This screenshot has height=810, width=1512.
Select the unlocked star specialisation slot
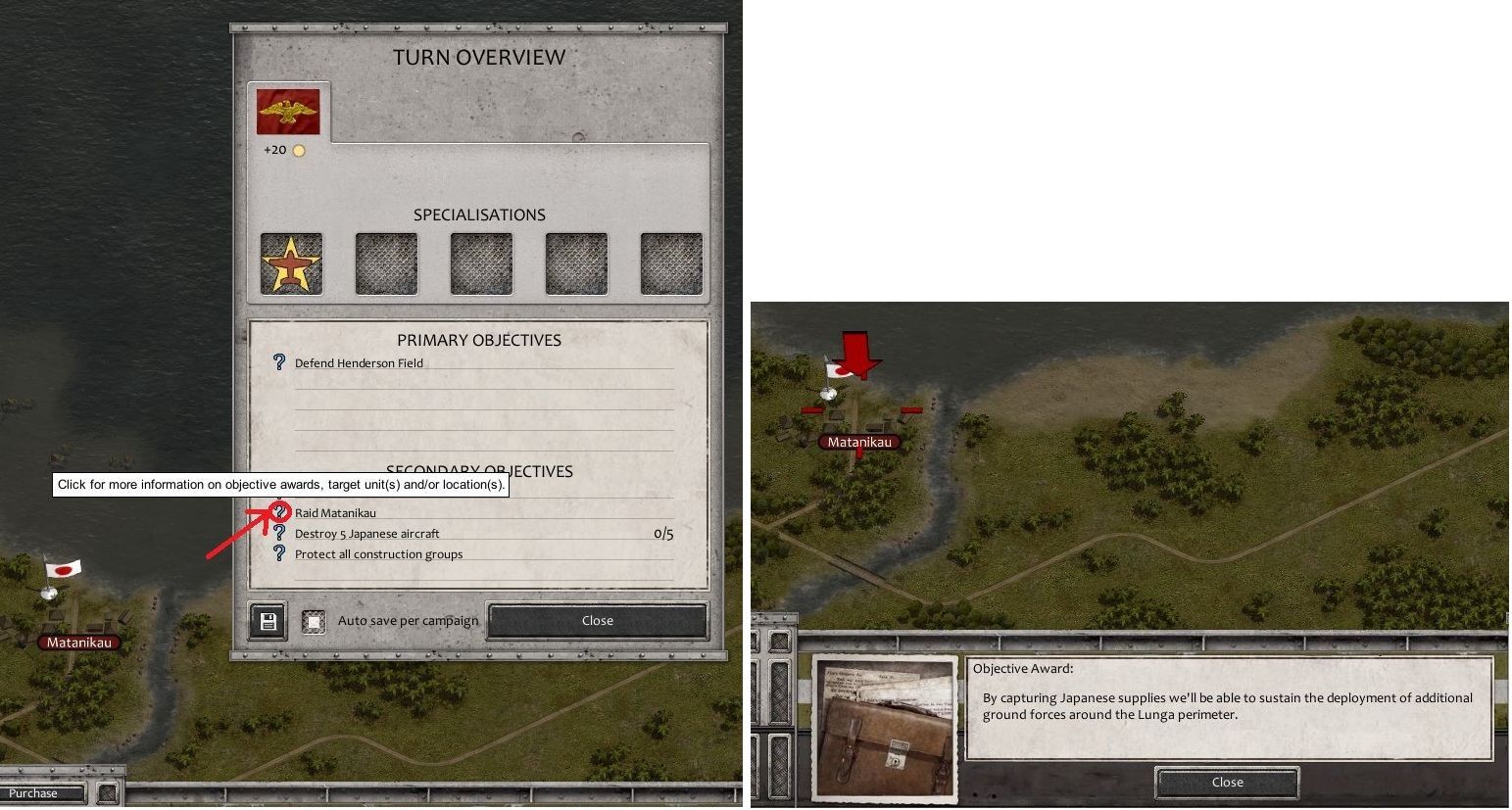pyautogui.click(x=291, y=262)
